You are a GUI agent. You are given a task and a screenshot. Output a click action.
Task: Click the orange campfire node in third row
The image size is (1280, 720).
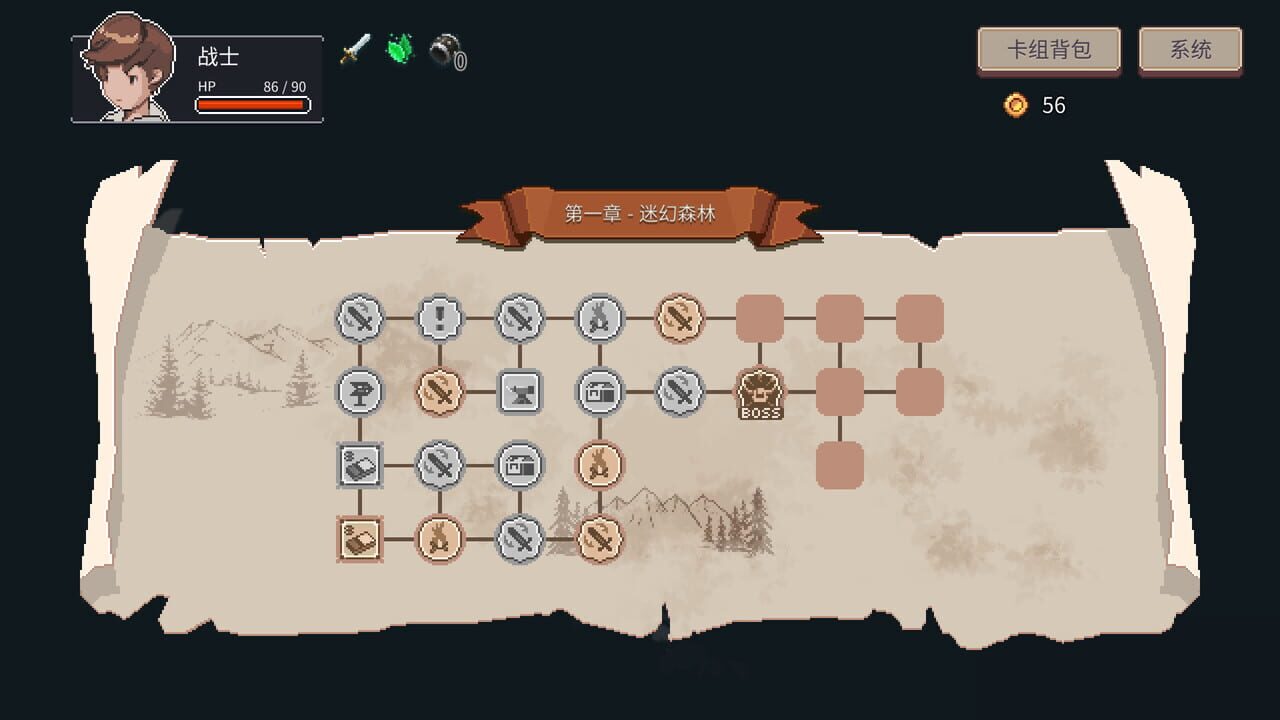(x=601, y=466)
